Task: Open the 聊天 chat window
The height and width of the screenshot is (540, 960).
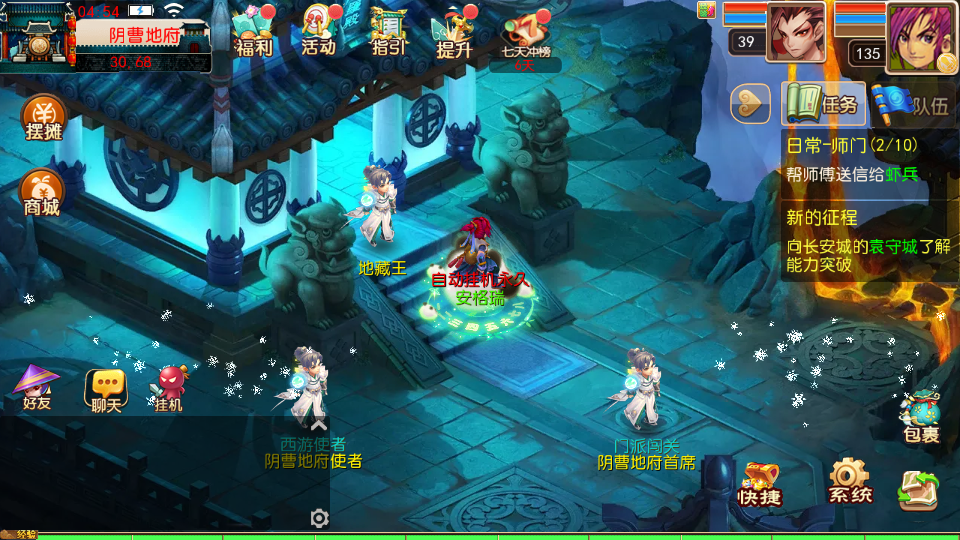Action: 105,390
